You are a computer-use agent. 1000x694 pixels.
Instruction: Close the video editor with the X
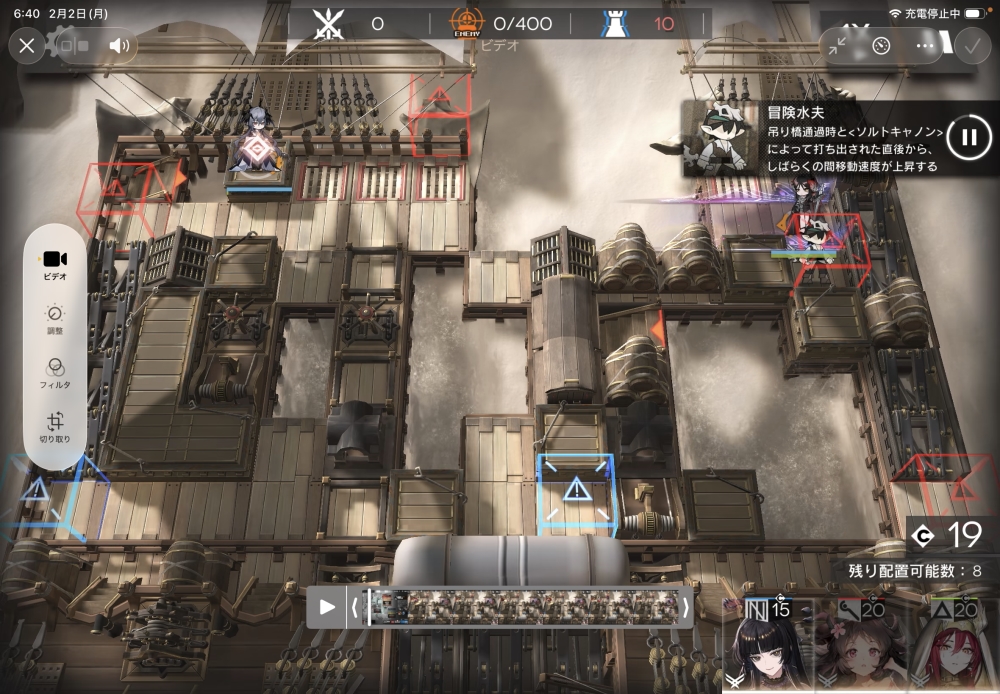tap(27, 45)
